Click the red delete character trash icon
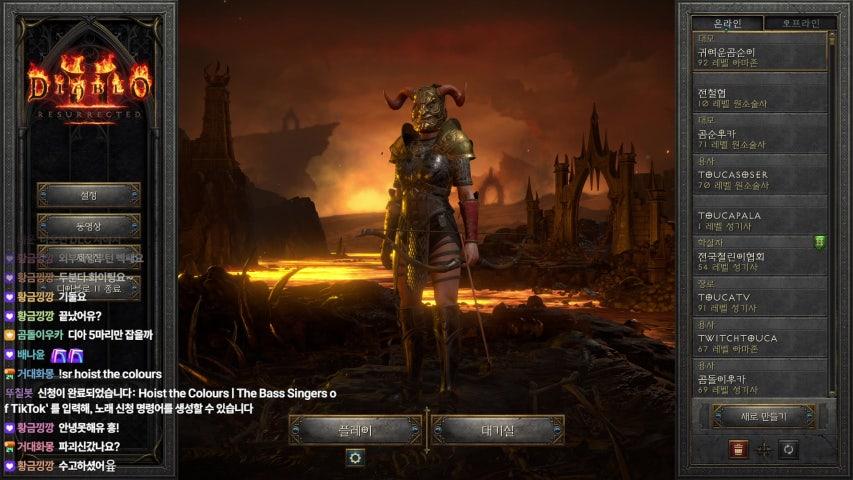Image resolution: width=853 pixels, height=480 pixels. point(738,450)
